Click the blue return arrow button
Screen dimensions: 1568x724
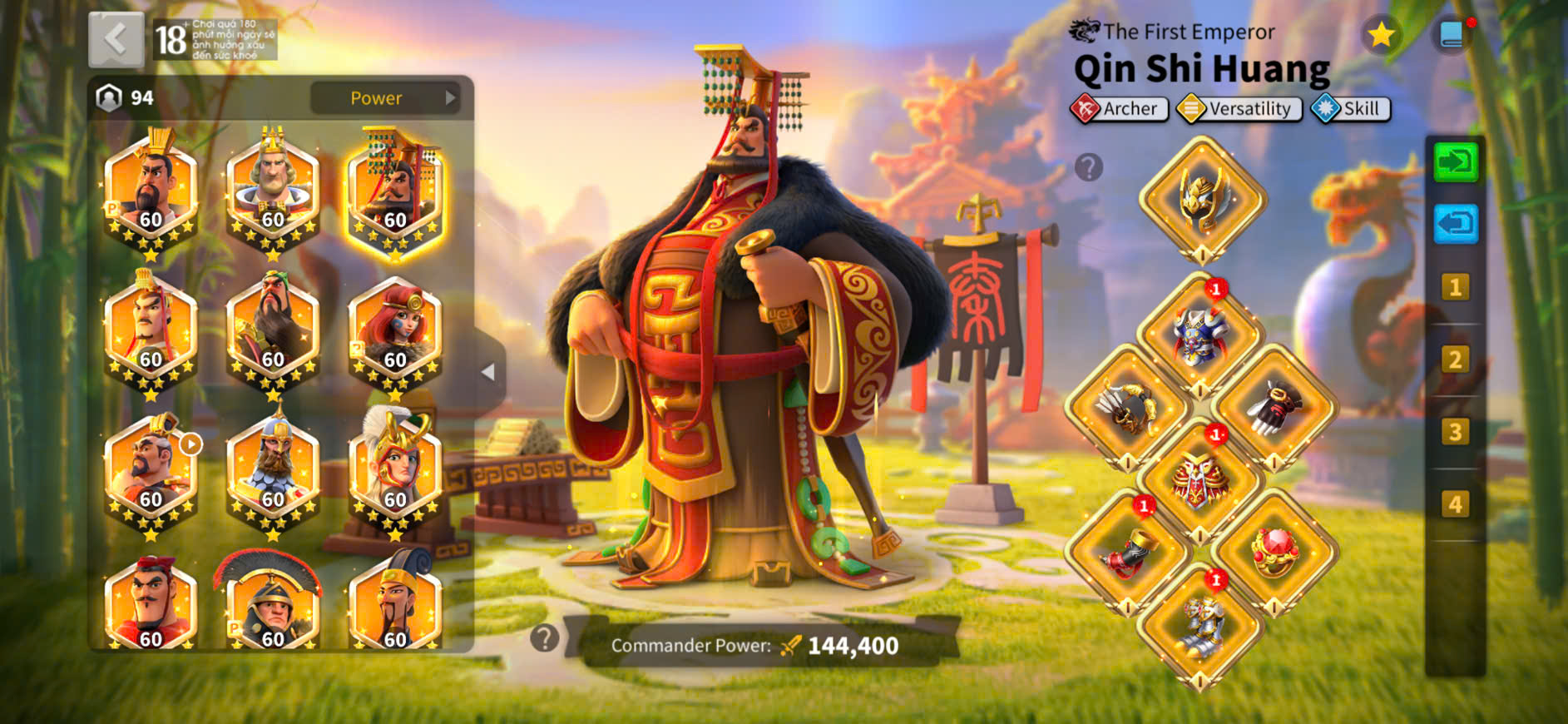pos(1455,224)
